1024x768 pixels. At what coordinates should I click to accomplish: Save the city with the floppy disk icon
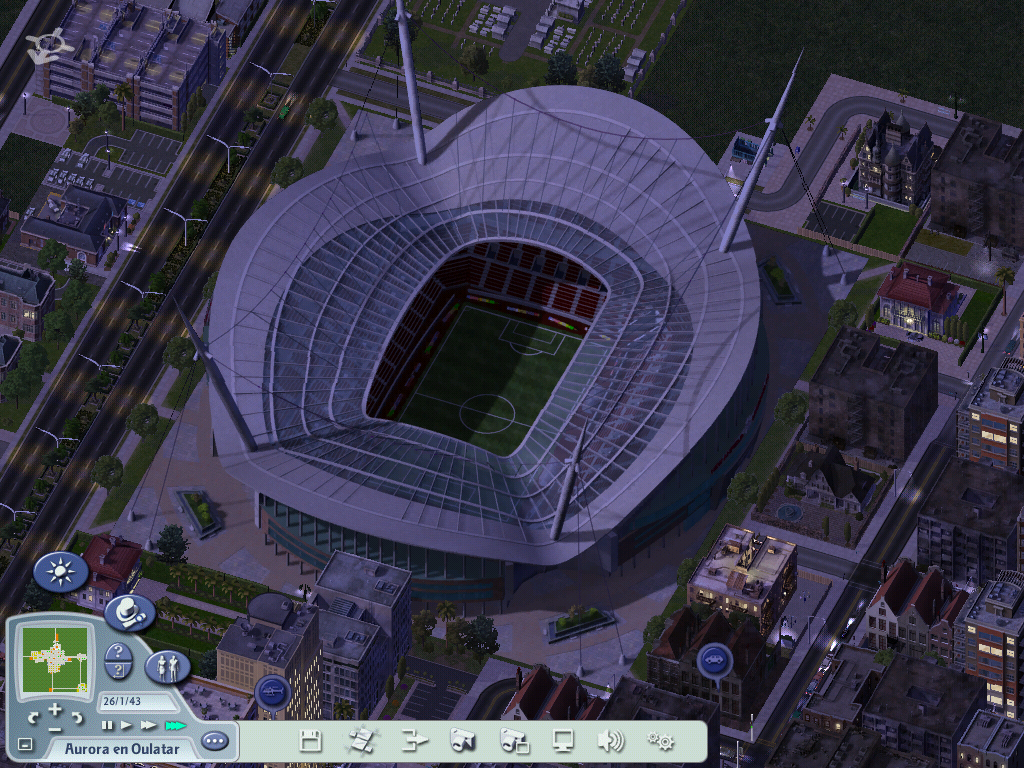pyautogui.click(x=311, y=741)
